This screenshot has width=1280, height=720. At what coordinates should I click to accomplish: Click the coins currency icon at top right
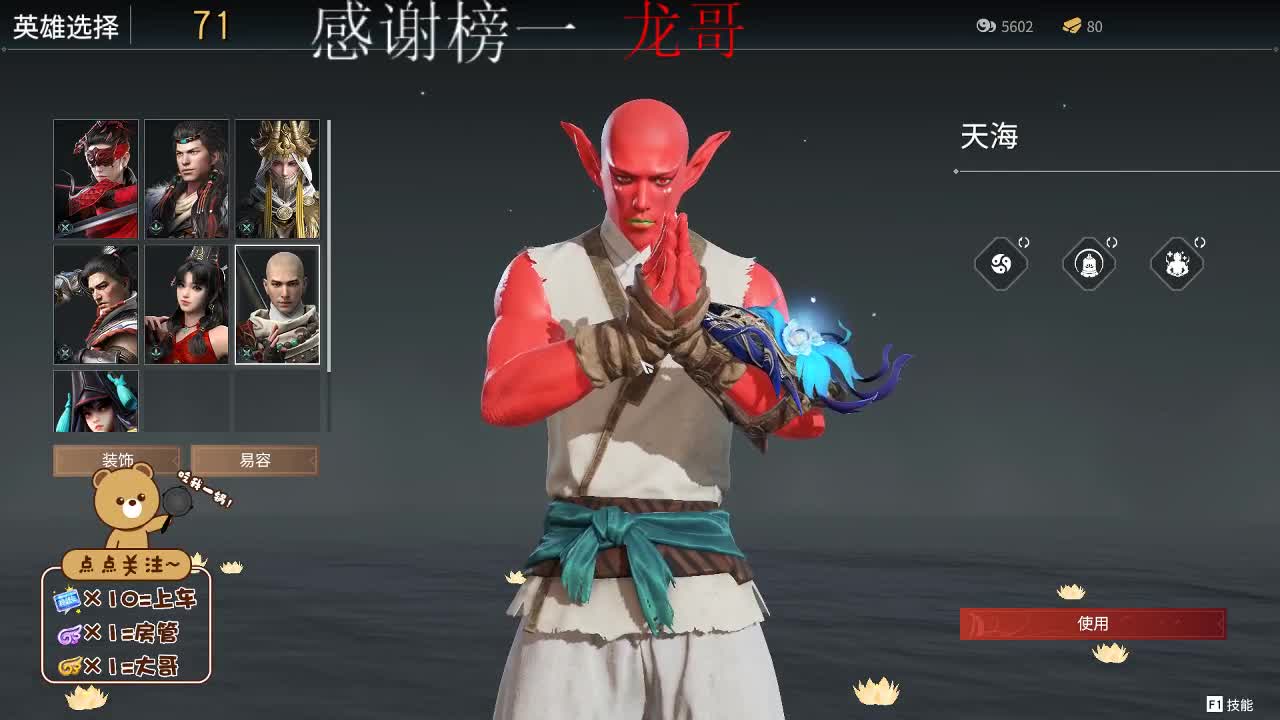point(984,27)
